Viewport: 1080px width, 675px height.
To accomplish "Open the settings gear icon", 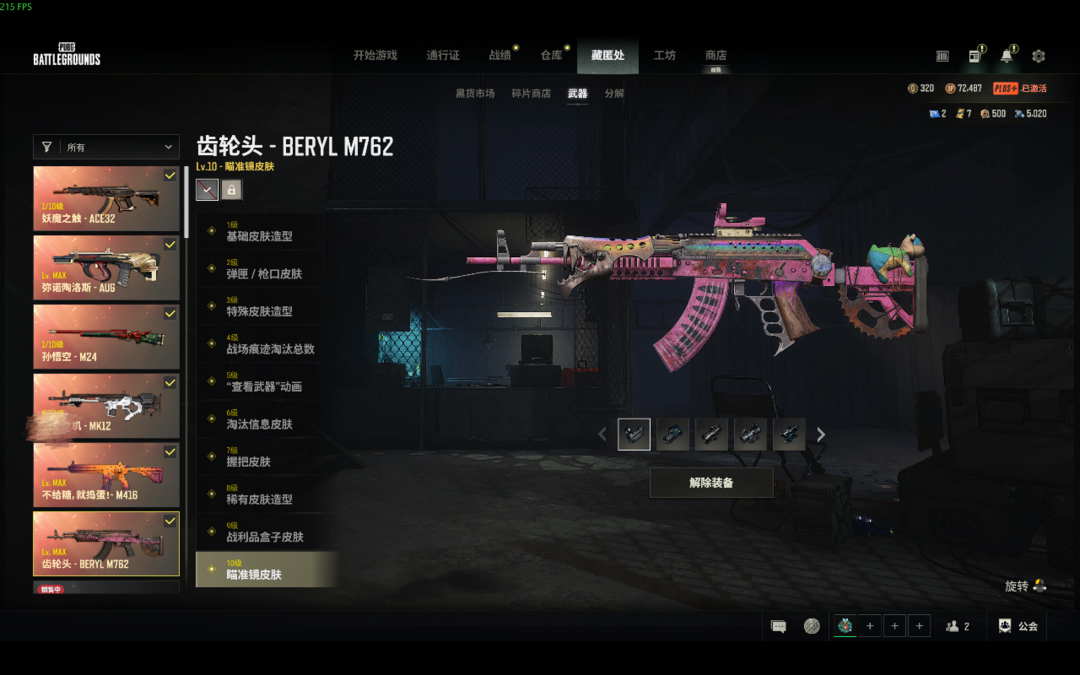I will 1038,56.
